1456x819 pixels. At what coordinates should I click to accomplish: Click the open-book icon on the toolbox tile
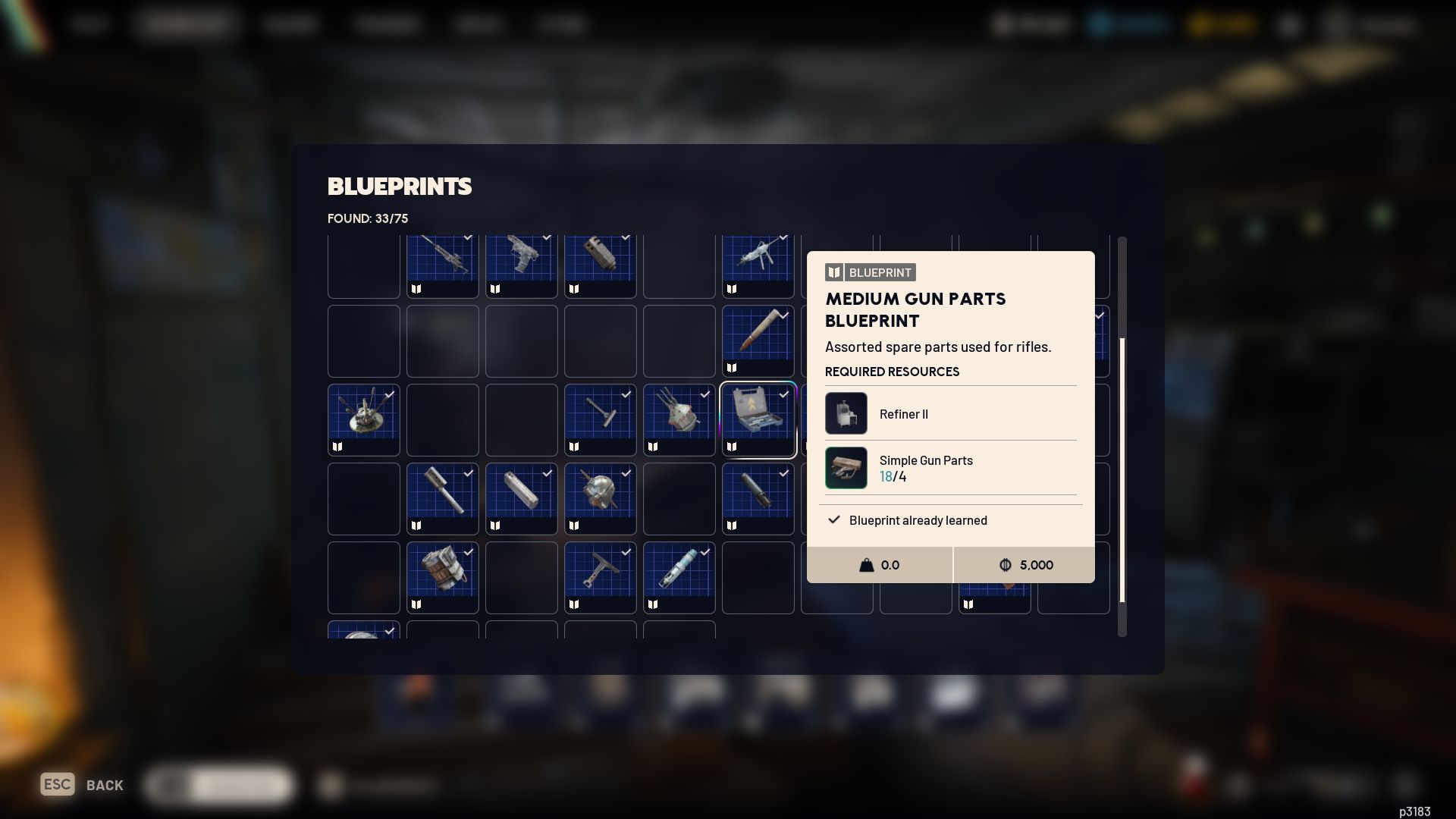732,447
